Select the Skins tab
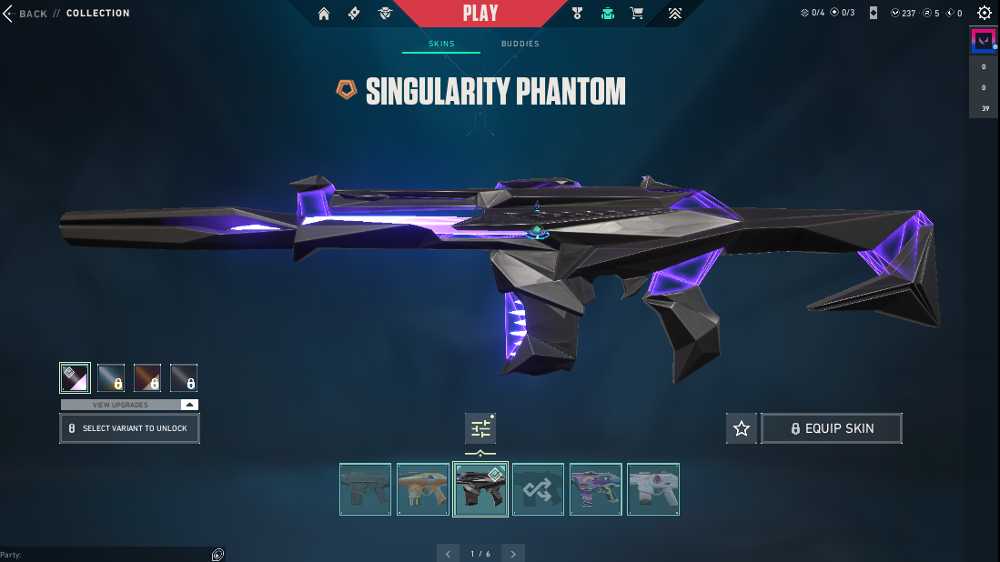Screen dimensions: 1000x562 [441, 44]
